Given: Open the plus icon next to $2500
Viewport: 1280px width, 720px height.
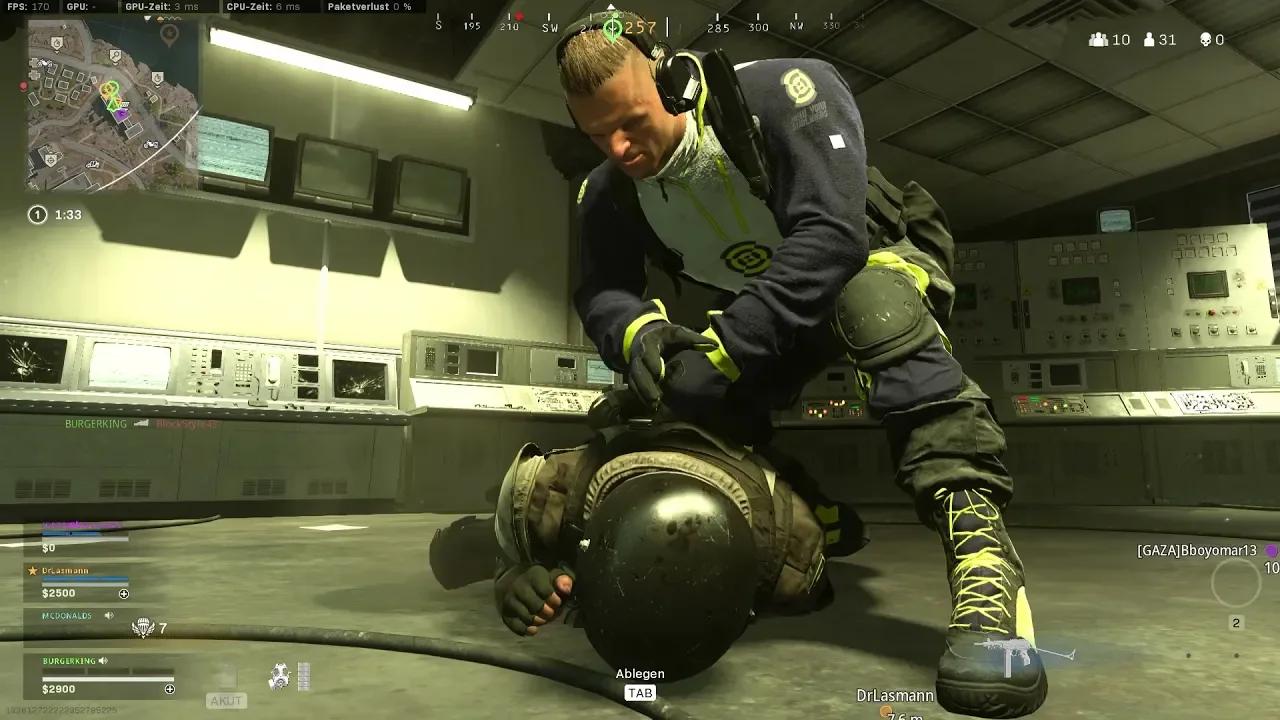Looking at the screenshot, I should (124, 593).
